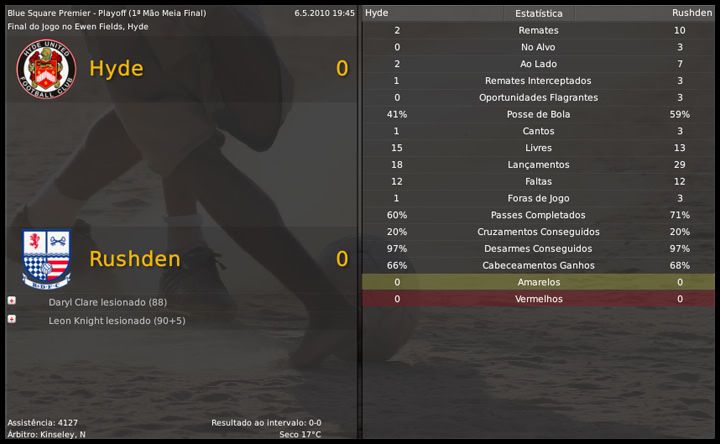This screenshot has height=444, width=720.
Task: Open the Rushden team name link
Action: click(x=134, y=259)
